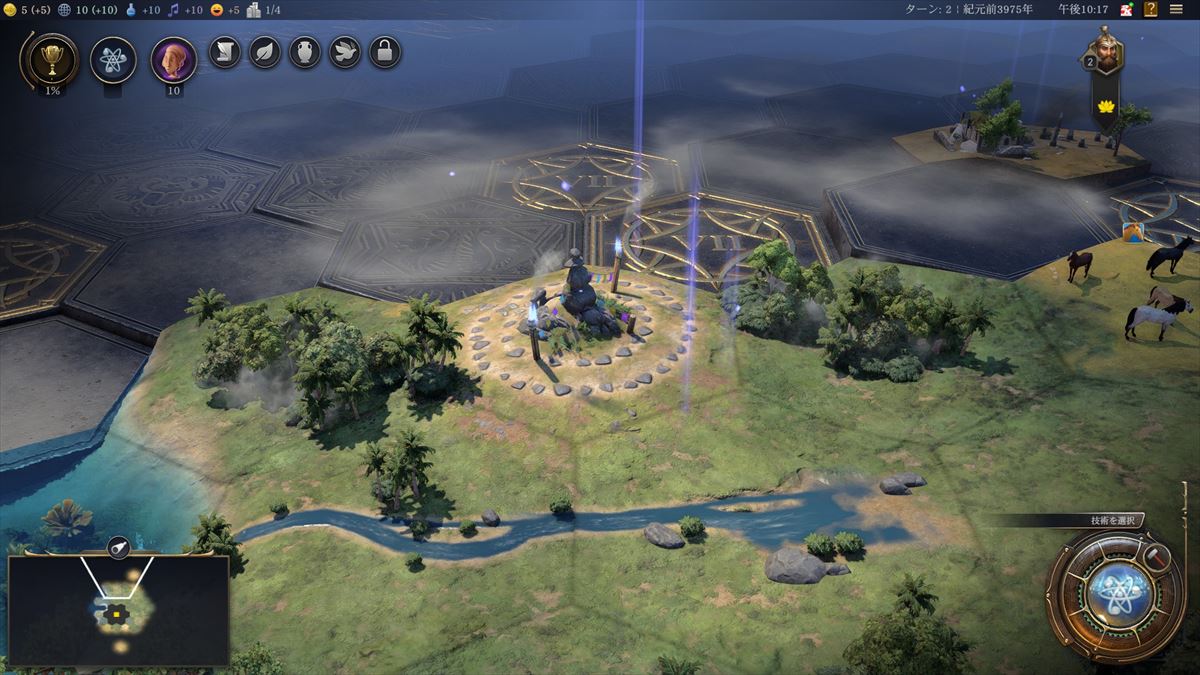Click the leaf resources button
Image resolution: width=1200 pixels, height=675 pixels.
[x=265, y=51]
